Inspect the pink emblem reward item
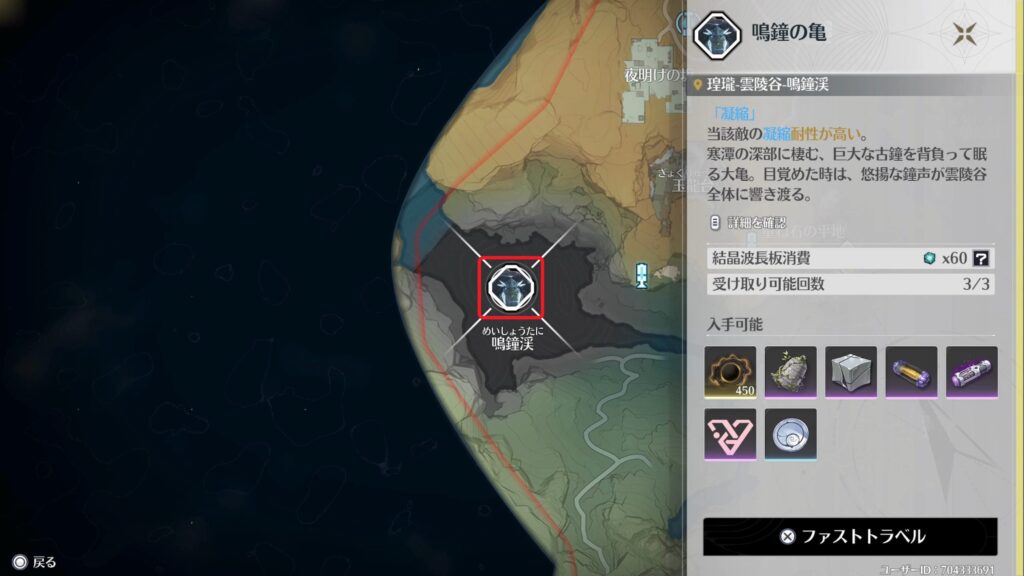 point(730,434)
